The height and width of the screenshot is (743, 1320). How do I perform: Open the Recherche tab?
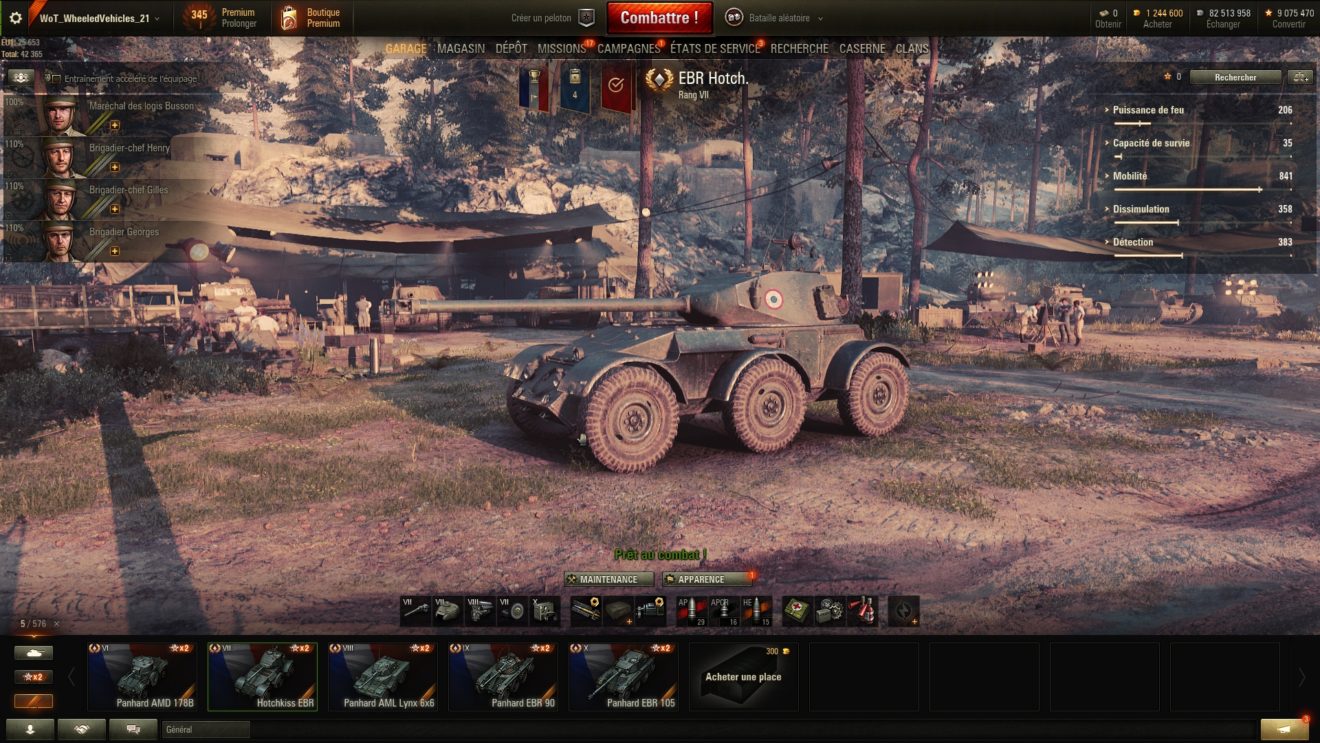(x=799, y=49)
